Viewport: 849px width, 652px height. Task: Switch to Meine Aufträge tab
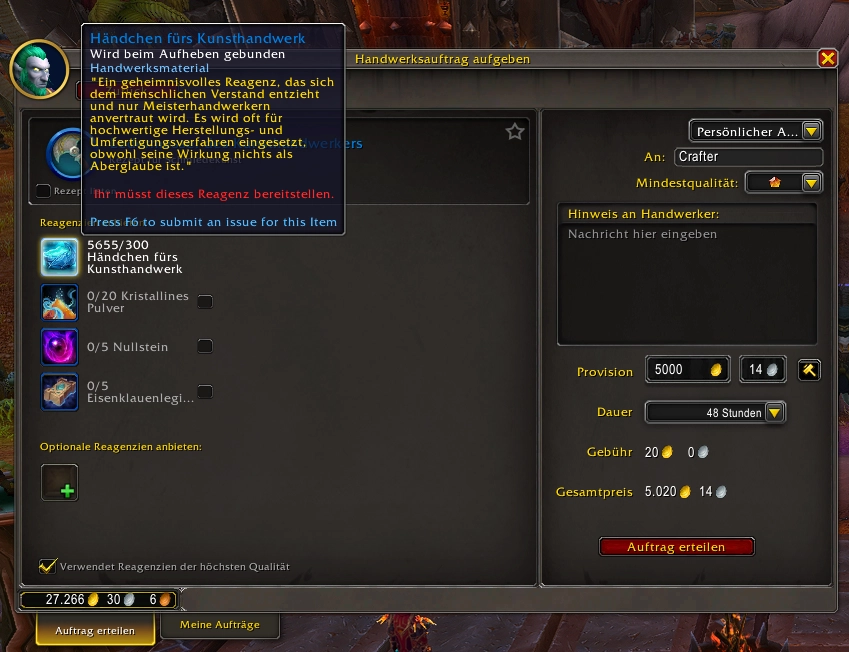coord(220,625)
